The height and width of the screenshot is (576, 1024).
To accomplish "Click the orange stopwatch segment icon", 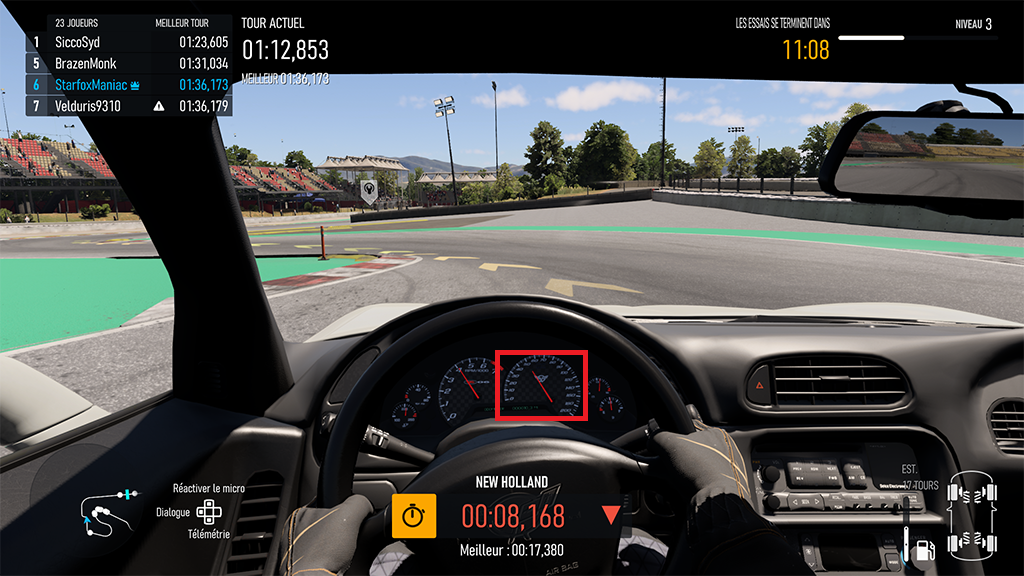I will click(413, 515).
